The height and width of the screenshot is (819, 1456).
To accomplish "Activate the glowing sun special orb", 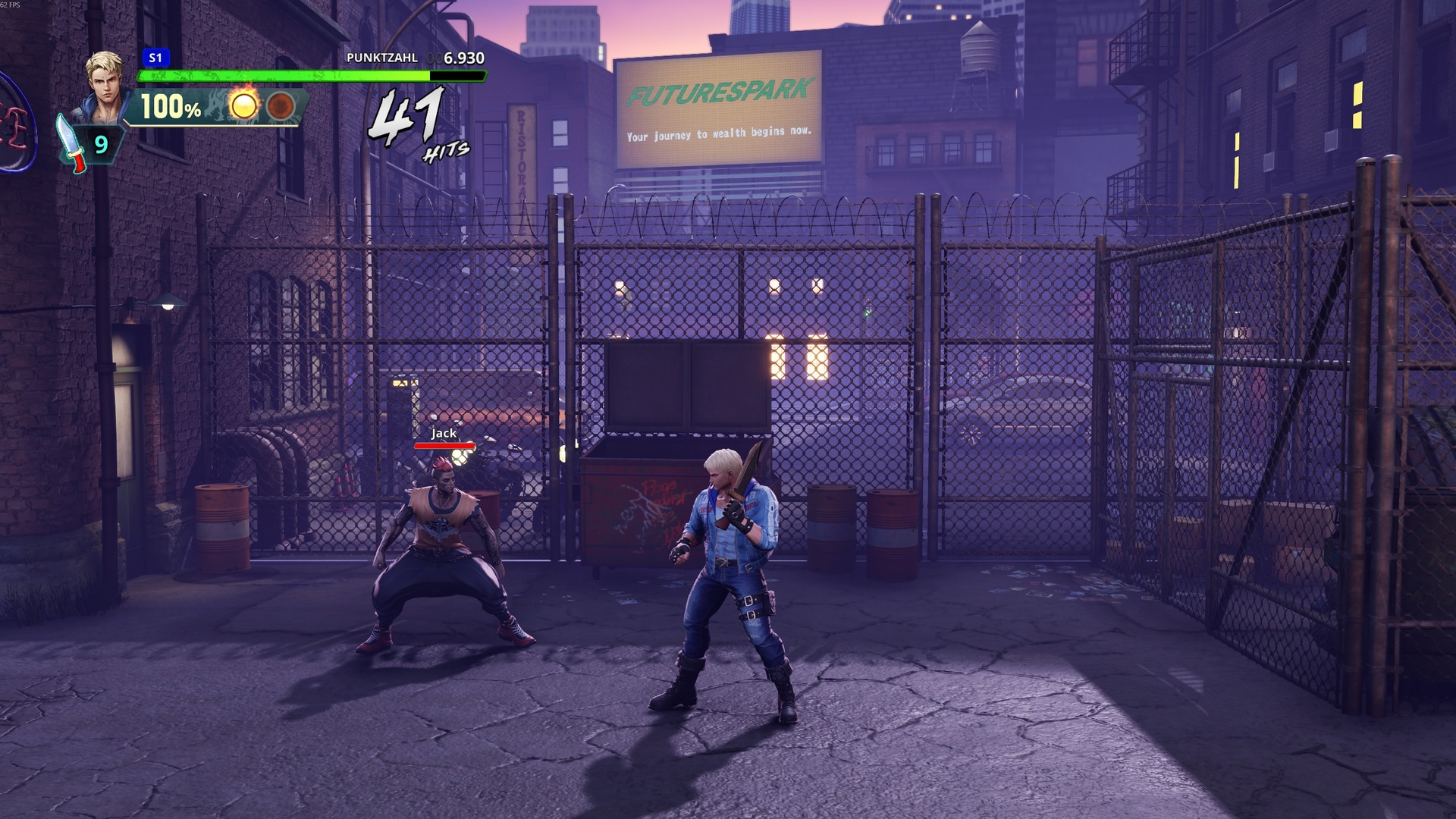I will pos(244,105).
